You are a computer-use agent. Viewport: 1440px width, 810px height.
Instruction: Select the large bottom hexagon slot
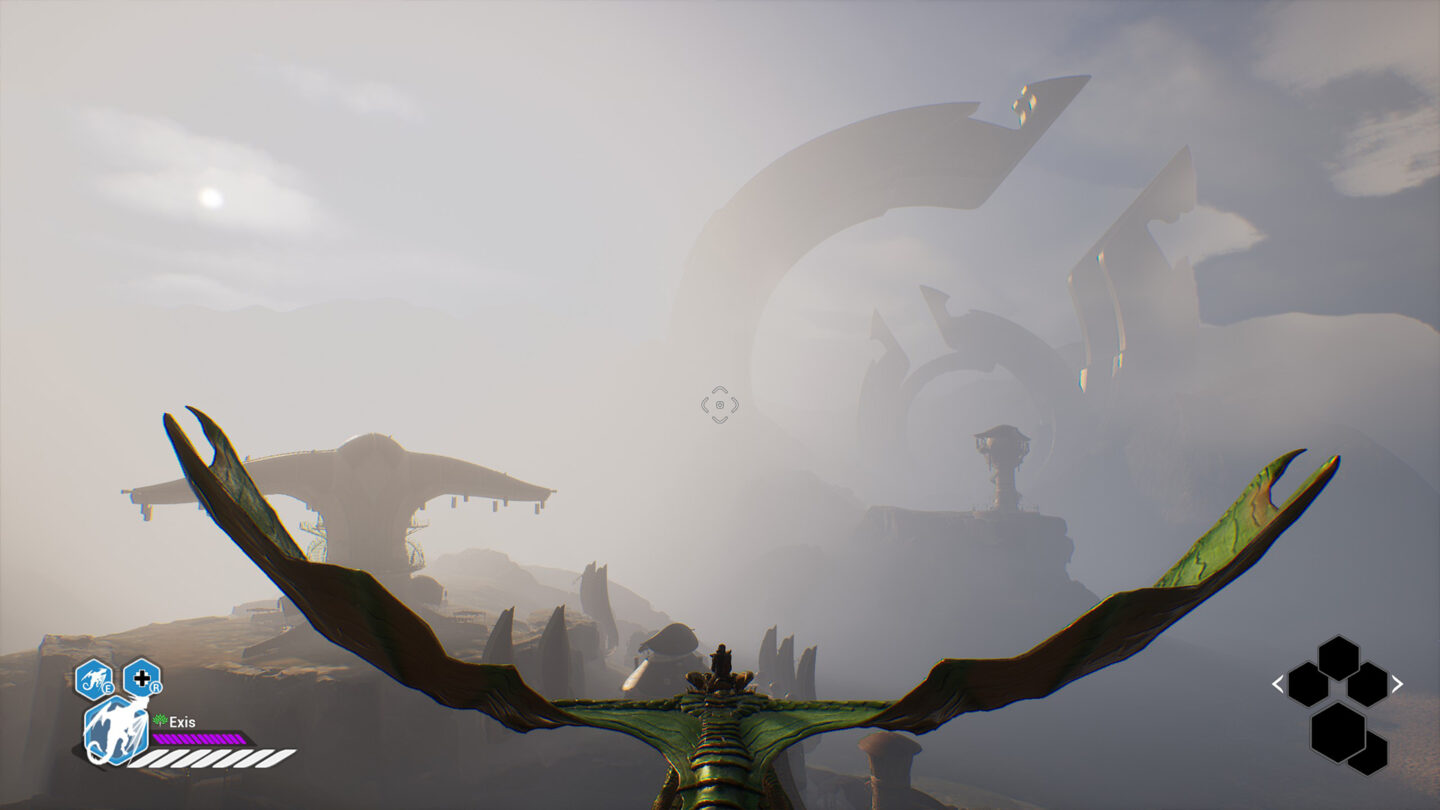tap(1338, 734)
